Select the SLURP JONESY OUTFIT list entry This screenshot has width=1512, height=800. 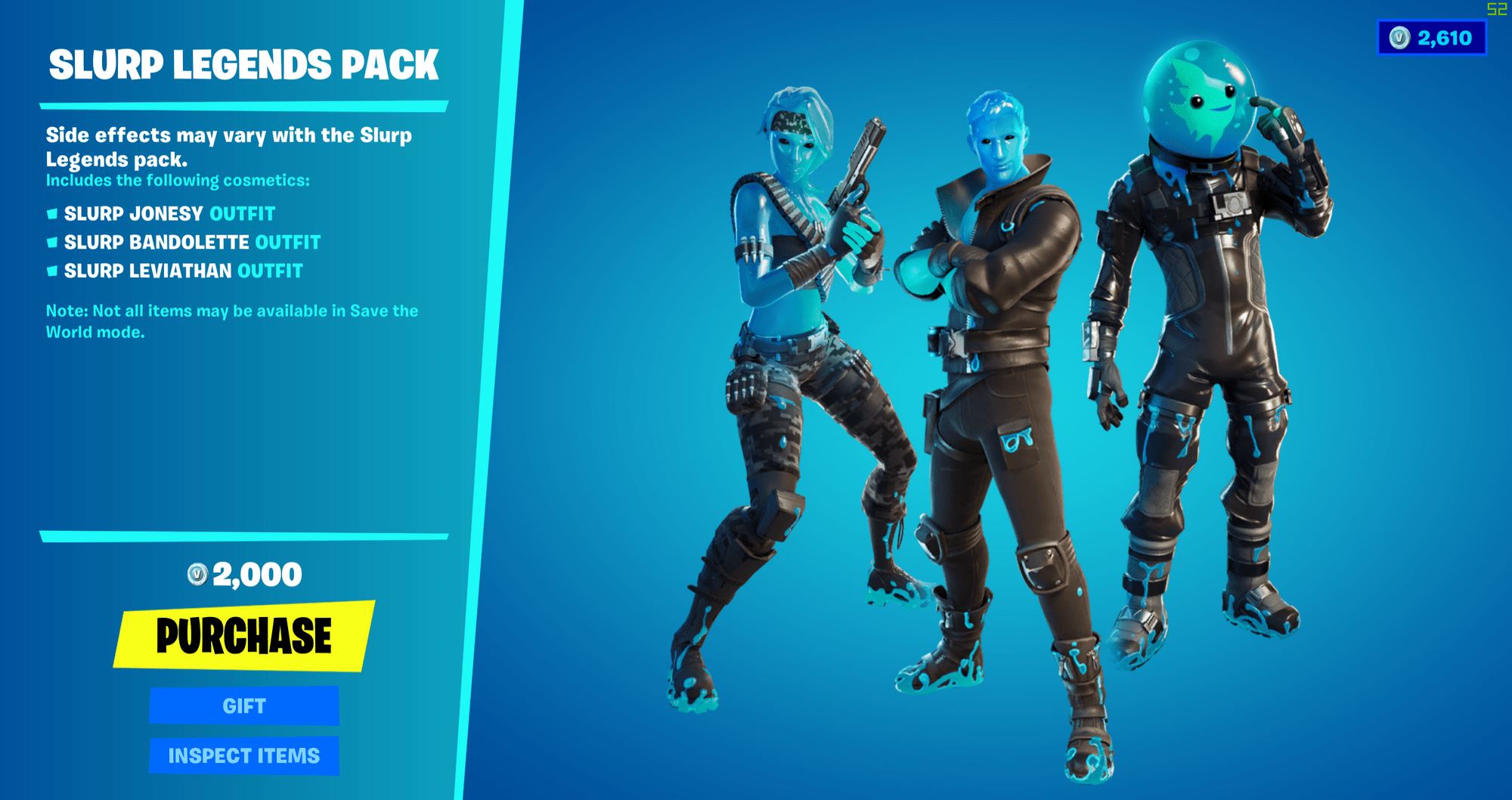169,214
